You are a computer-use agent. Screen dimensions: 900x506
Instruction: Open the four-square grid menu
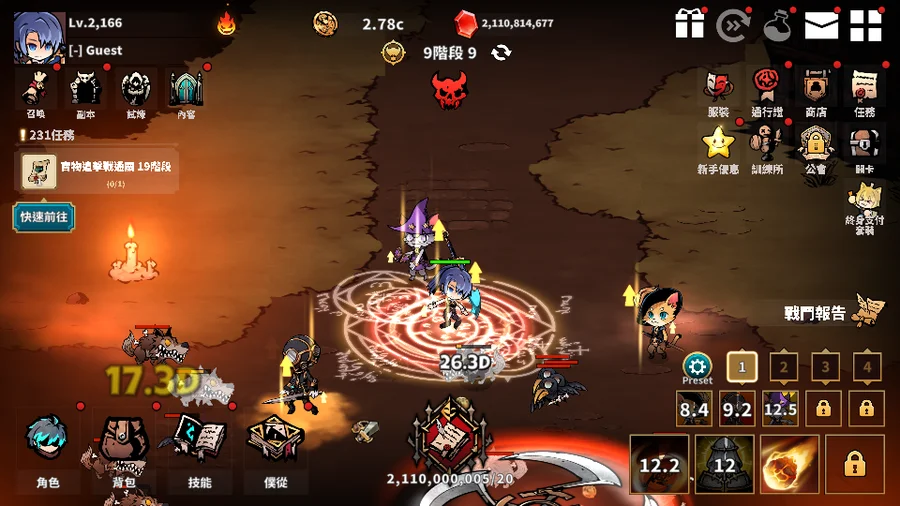(865, 25)
